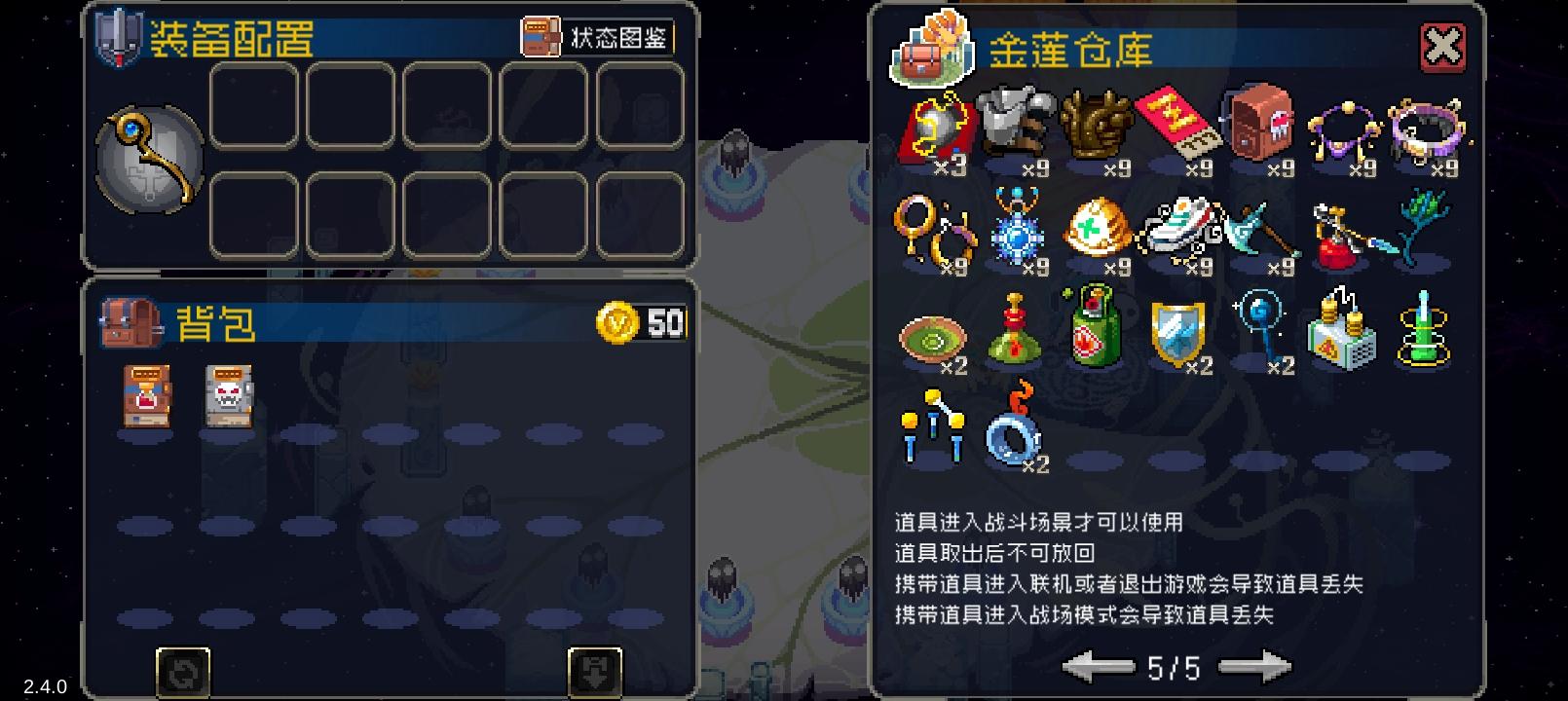
Task: Close the 金莲仓库 warehouse window
Action: point(1443,46)
